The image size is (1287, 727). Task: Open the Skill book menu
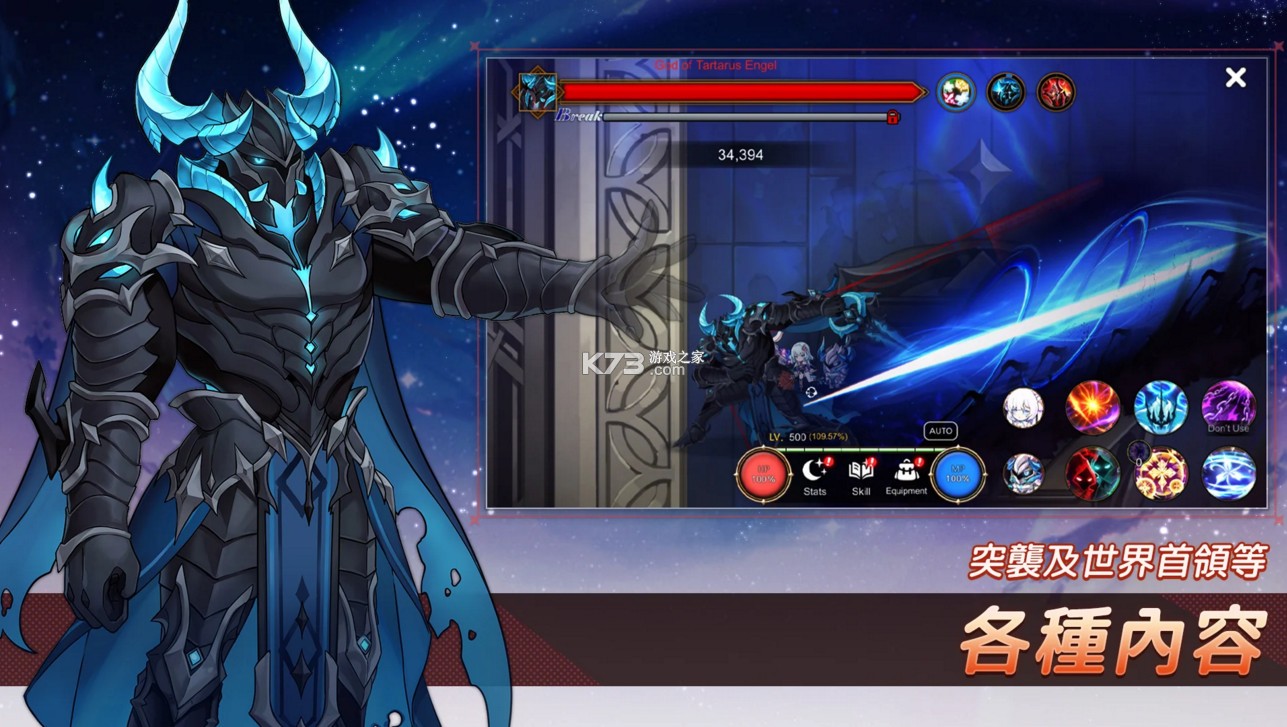861,474
